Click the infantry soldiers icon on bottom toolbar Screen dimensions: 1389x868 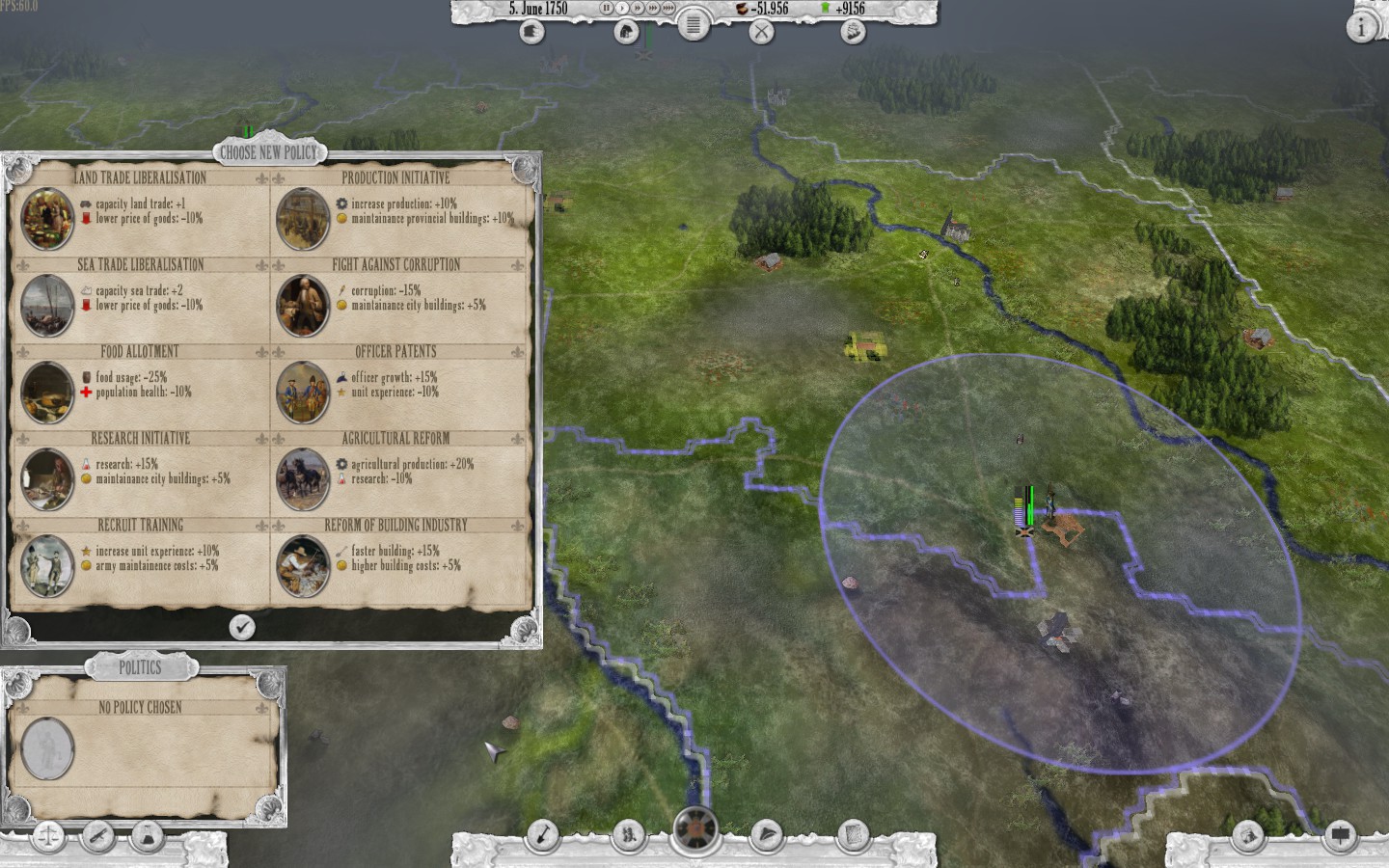tap(629, 835)
